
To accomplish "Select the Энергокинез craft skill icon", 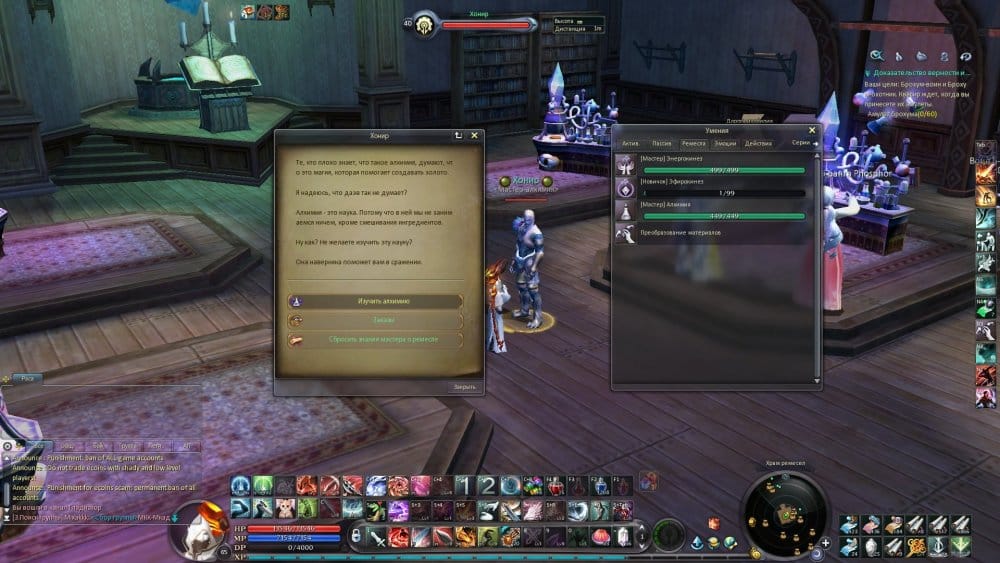I will tap(625, 163).
